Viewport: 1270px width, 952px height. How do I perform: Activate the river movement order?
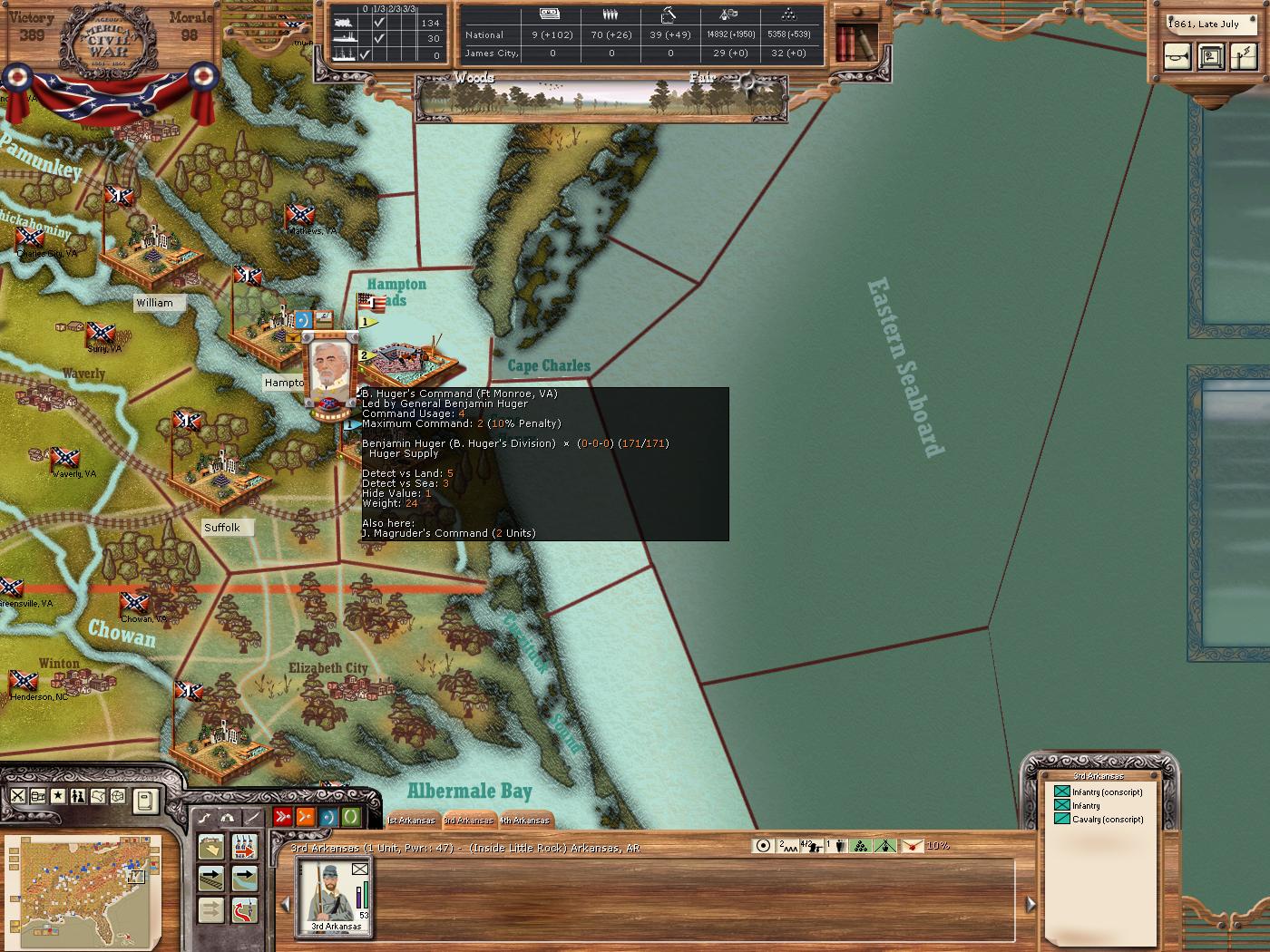(x=245, y=878)
